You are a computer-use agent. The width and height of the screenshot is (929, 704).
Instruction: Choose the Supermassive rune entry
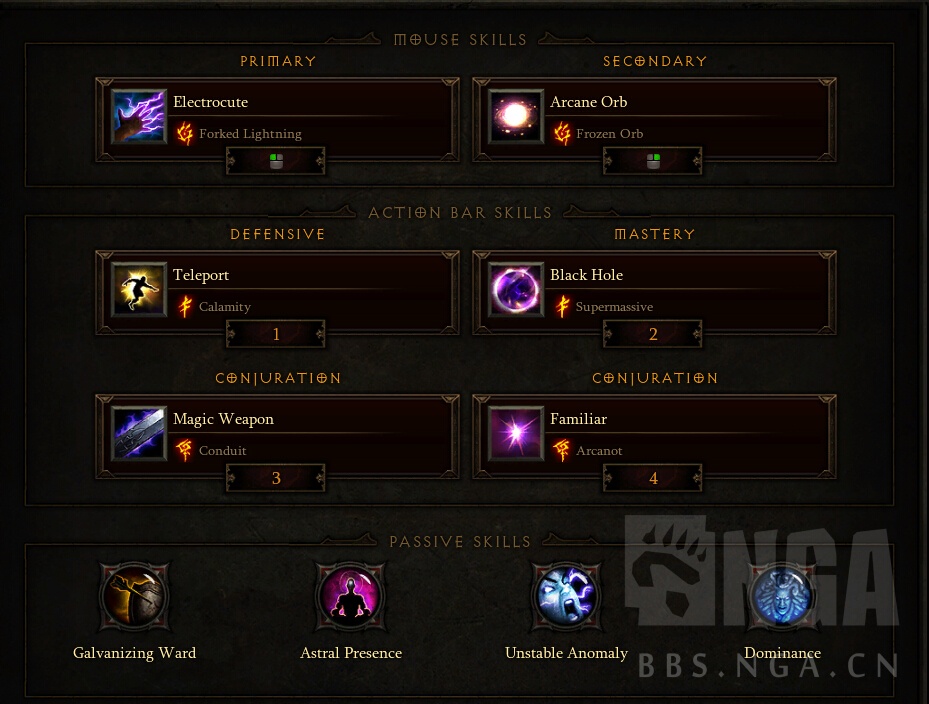[x=614, y=307]
